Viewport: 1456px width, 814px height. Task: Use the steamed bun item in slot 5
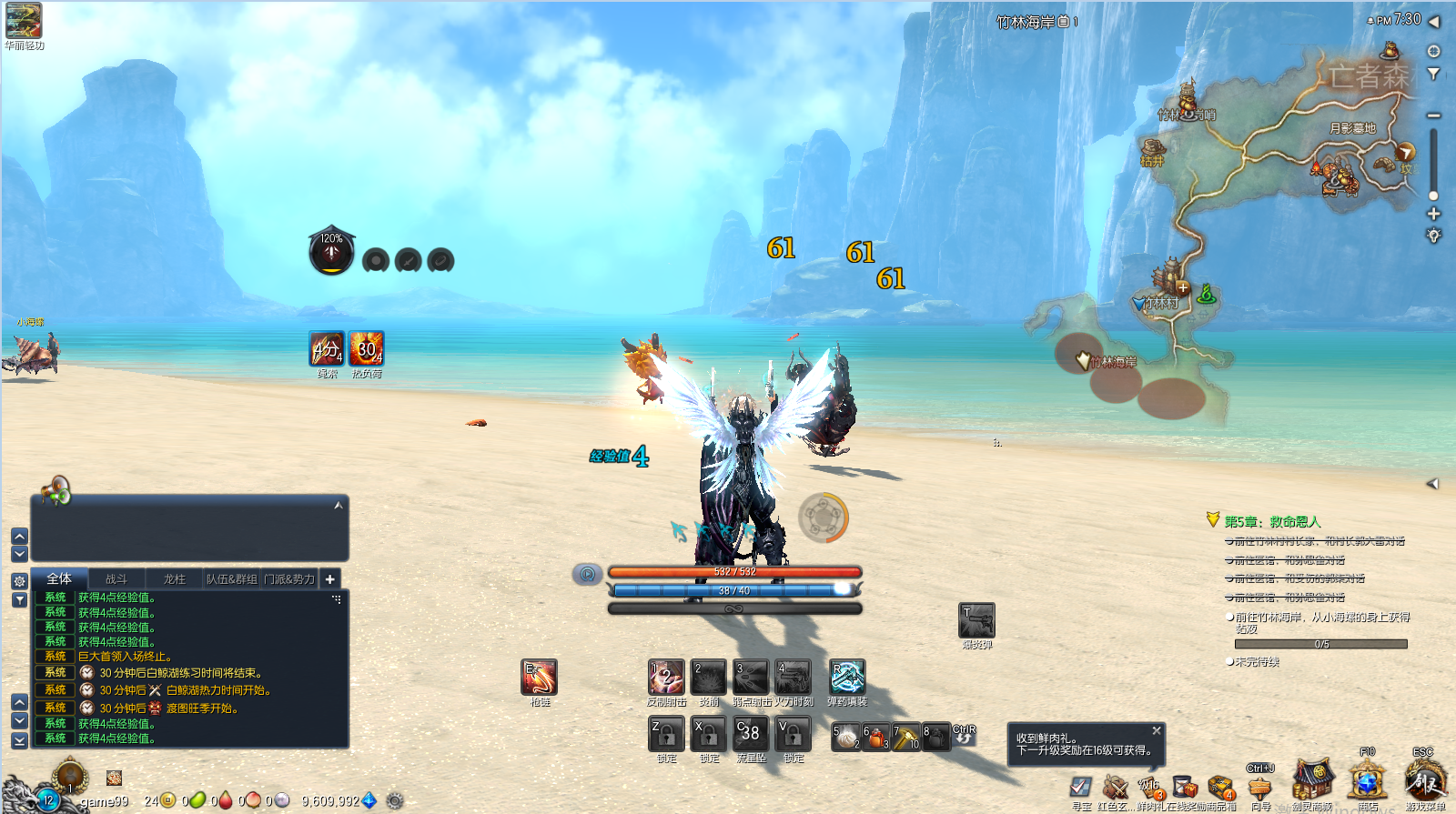click(846, 737)
